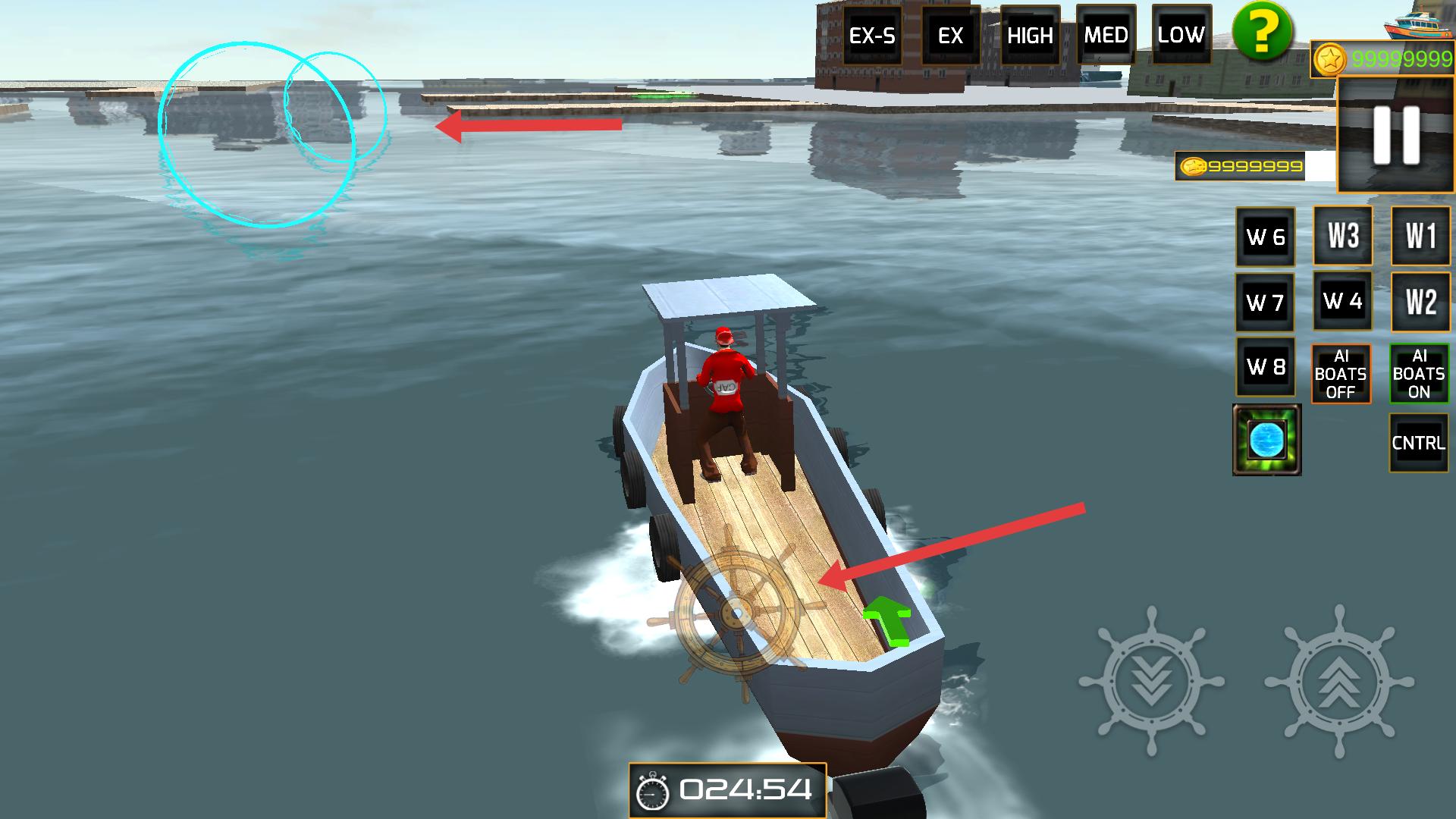Choose the EX graphics quality
The width and height of the screenshot is (1456, 819).
coord(950,36)
